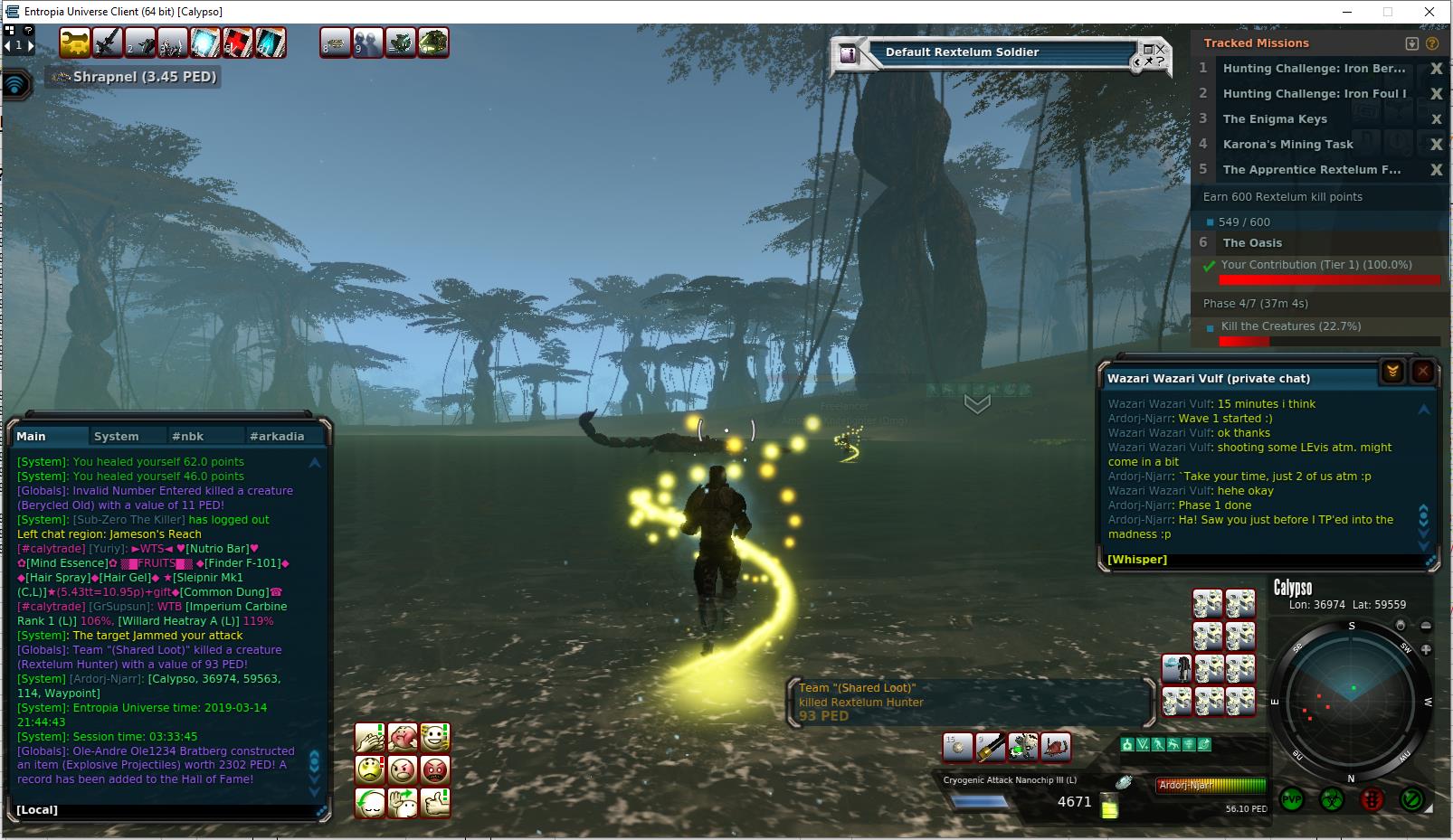Open the #arkadia chat channel tab
Screen dimensions: 1453x840
click(276, 436)
